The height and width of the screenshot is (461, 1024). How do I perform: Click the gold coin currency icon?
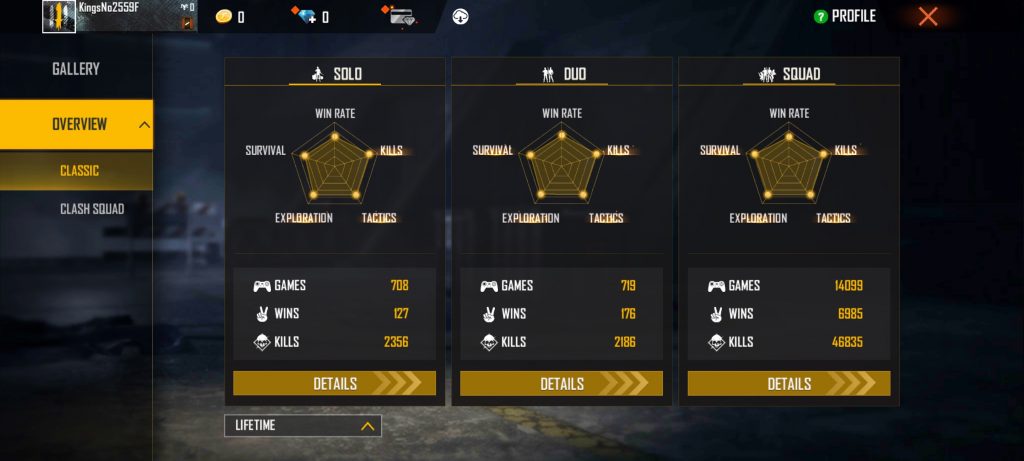pos(224,16)
